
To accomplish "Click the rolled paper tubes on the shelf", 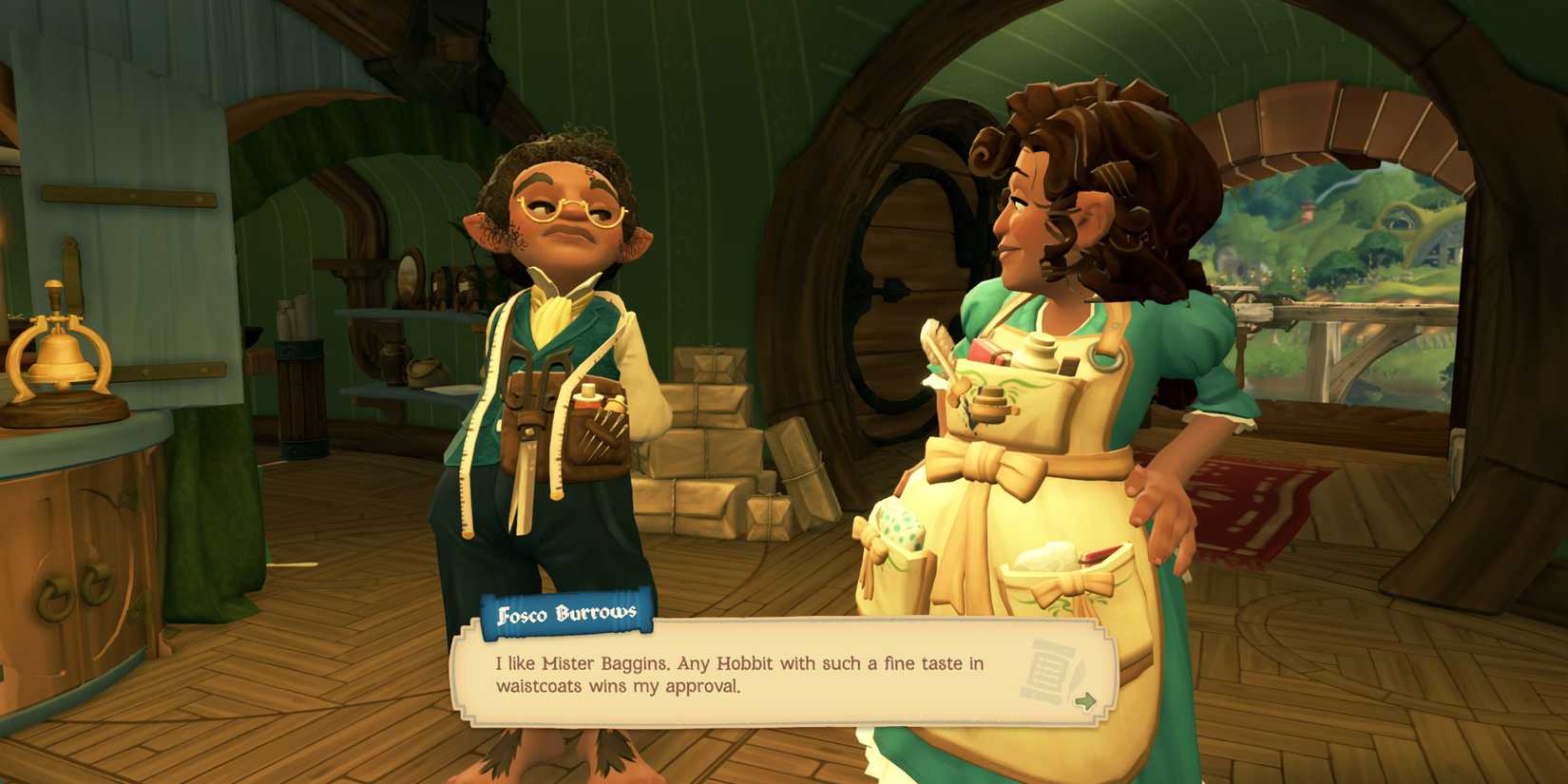I will pos(295,314).
